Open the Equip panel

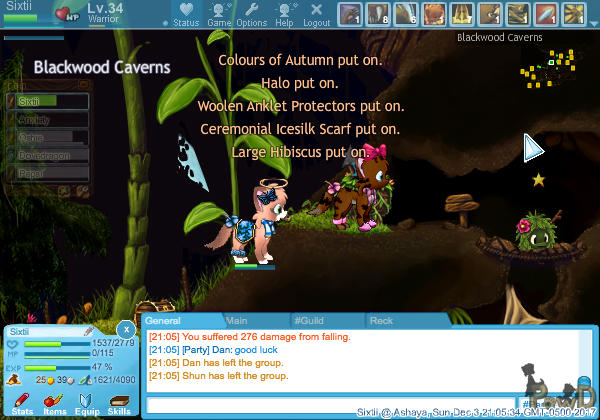pyautogui.click(x=87, y=403)
